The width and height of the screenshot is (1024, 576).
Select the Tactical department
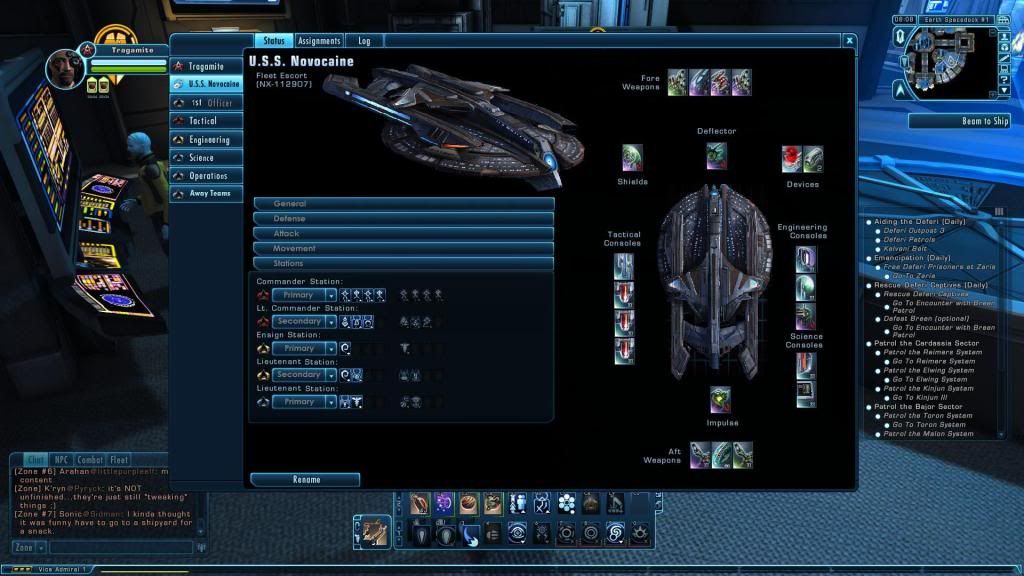point(207,121)
